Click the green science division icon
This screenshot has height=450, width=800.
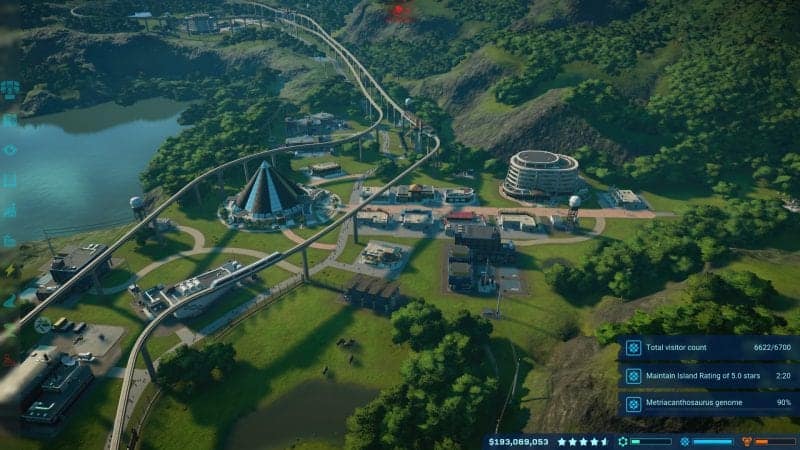[x=623, y=441]
